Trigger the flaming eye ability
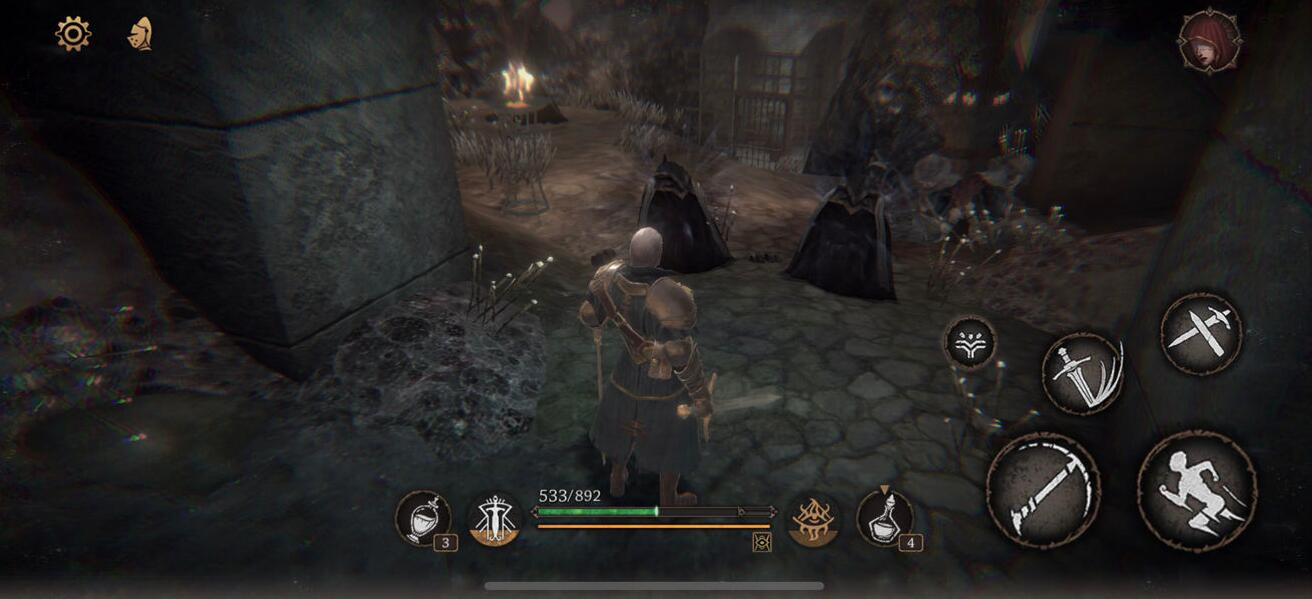Image resolution: width=1312 pixels, height=599 pixels. click(813, 520)
